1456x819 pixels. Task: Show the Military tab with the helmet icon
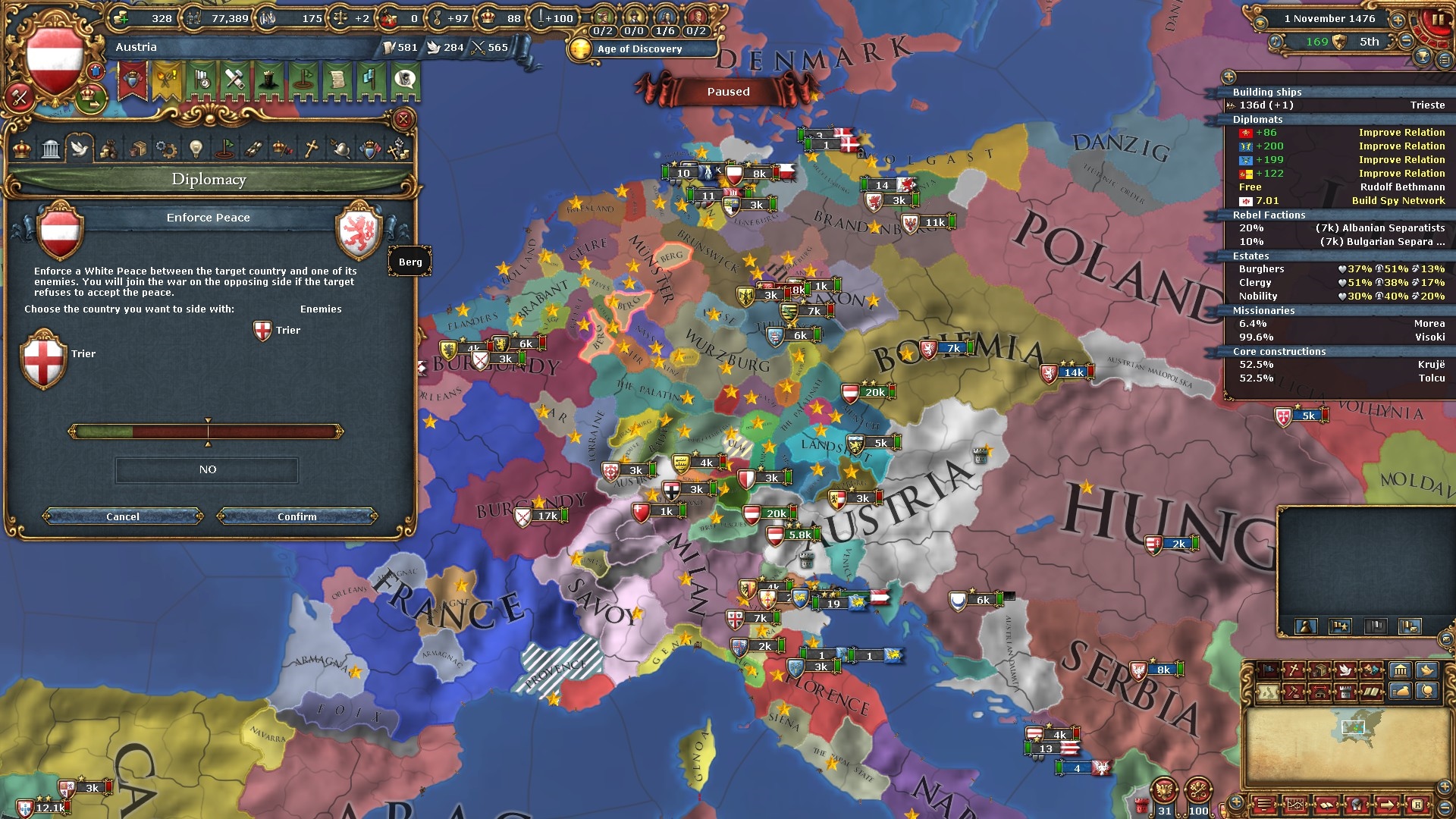click(x=340, y=149)
